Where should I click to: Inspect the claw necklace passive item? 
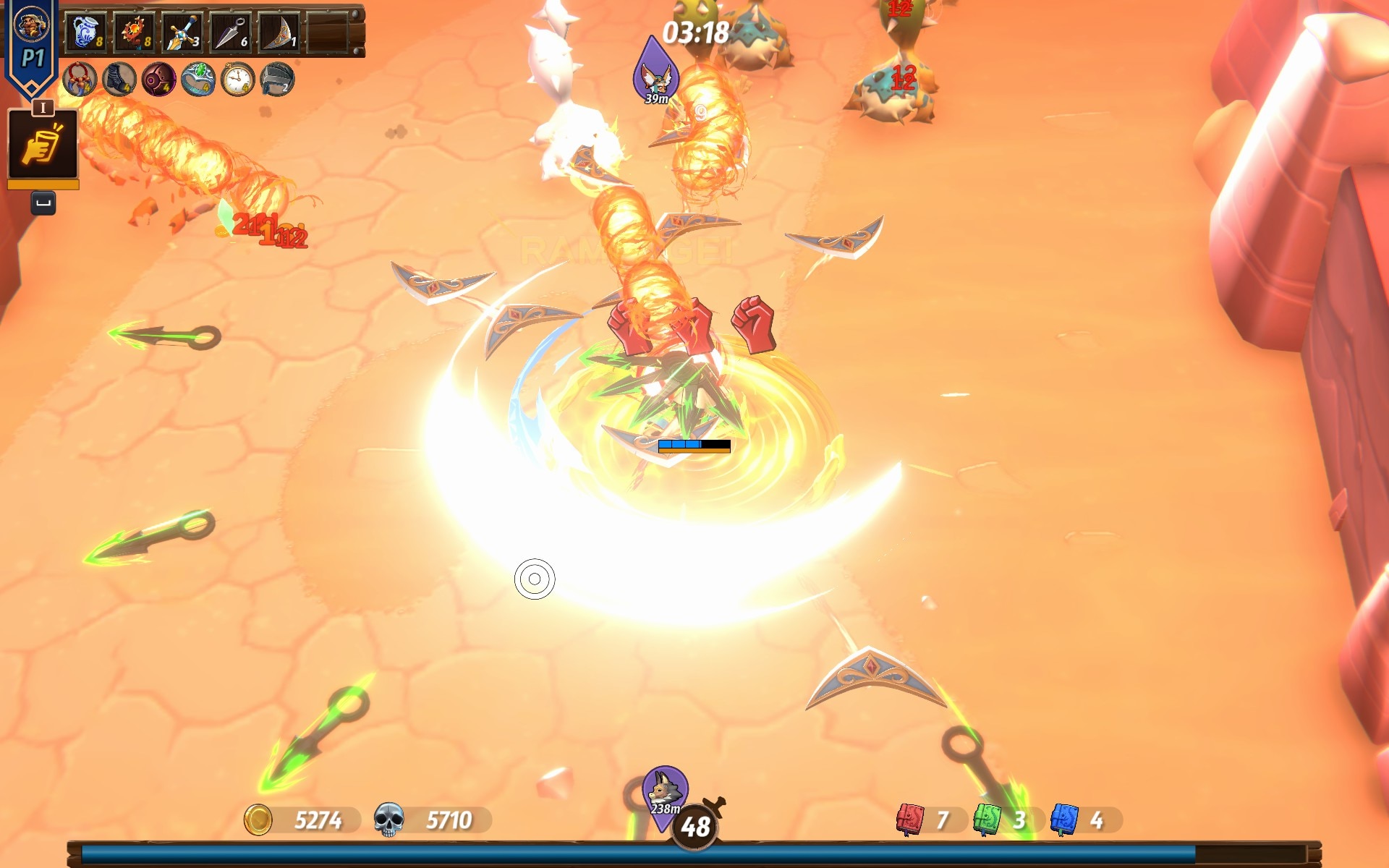(80, 80)
